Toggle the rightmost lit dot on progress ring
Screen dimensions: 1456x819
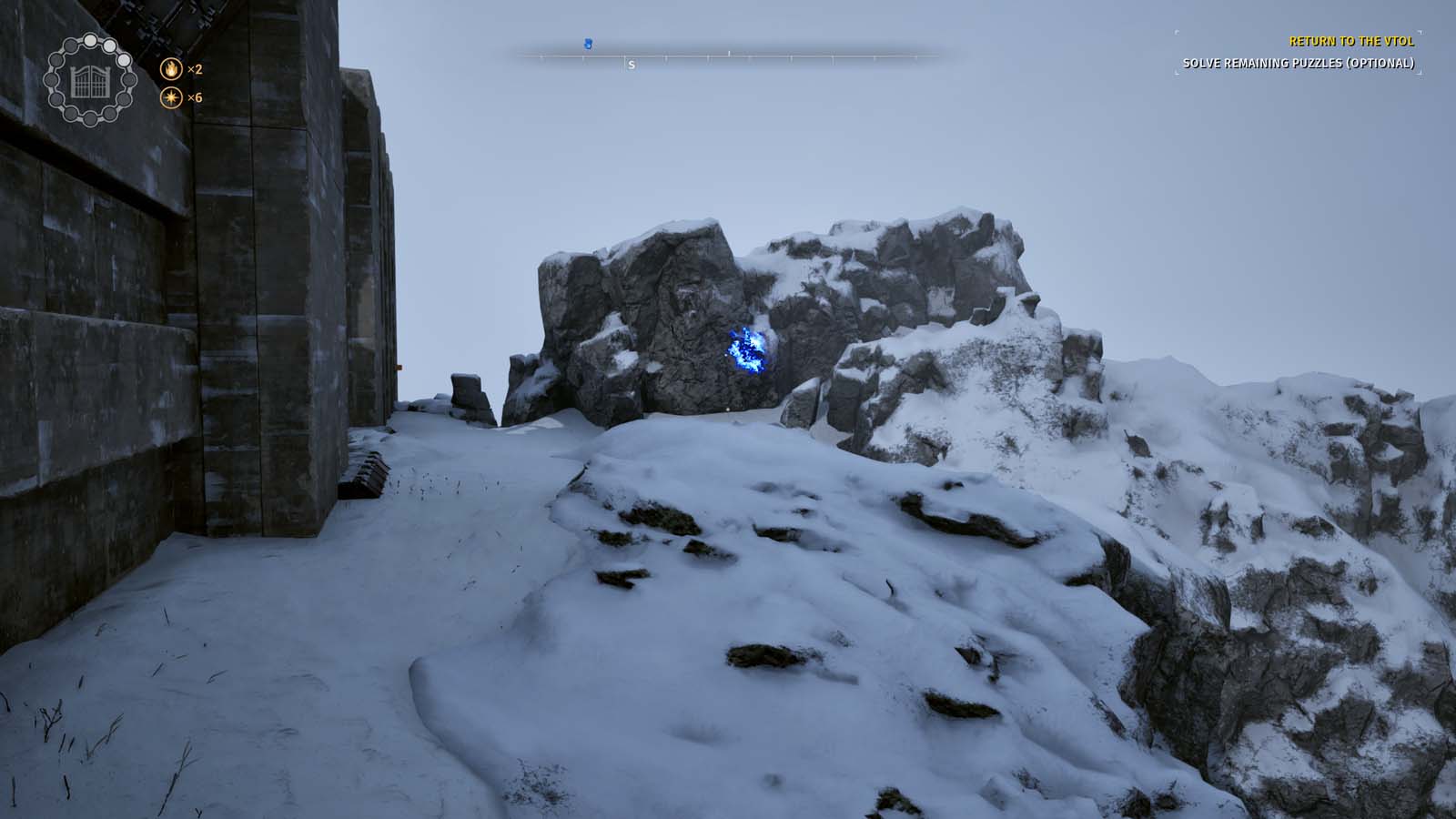tap(124, 58)
